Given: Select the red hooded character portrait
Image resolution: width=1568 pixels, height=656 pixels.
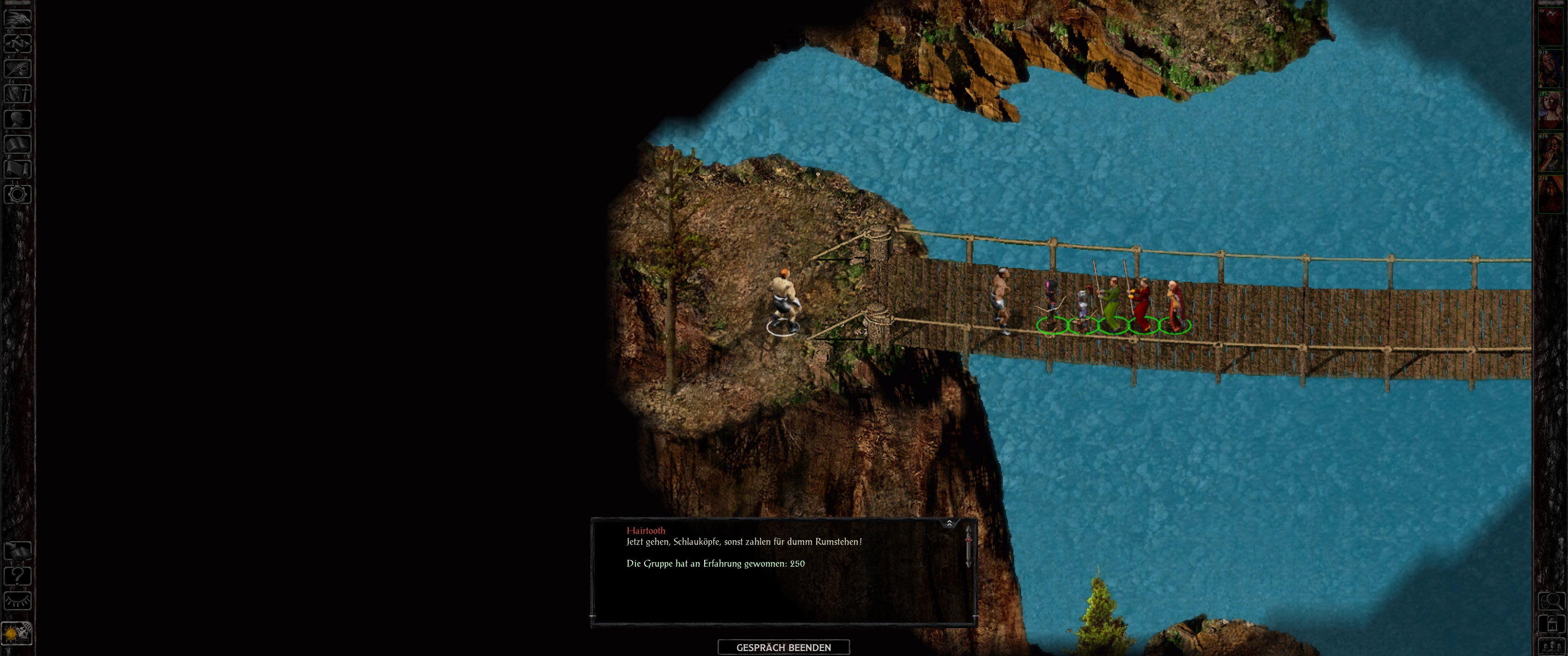Looking at the screenshot, I should click(1551, 195).
